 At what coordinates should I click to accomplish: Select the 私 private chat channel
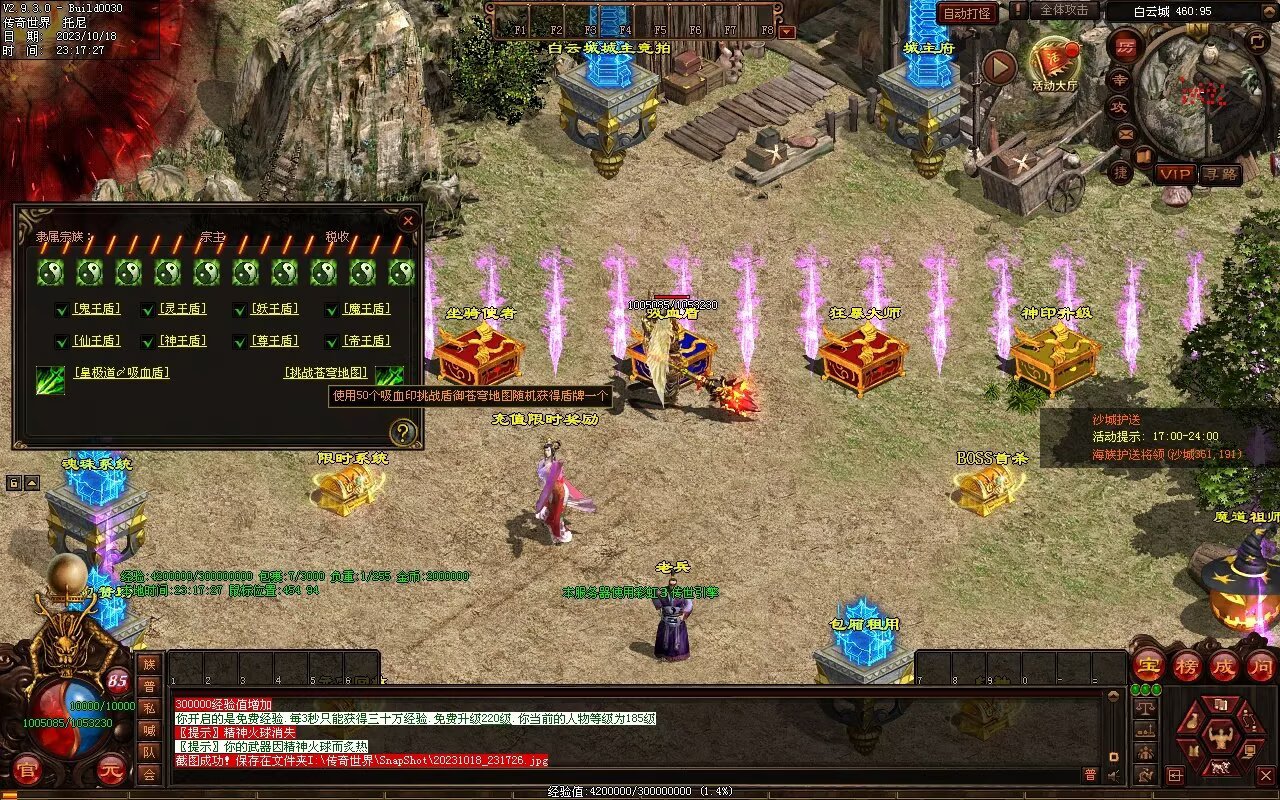(149, 708)
